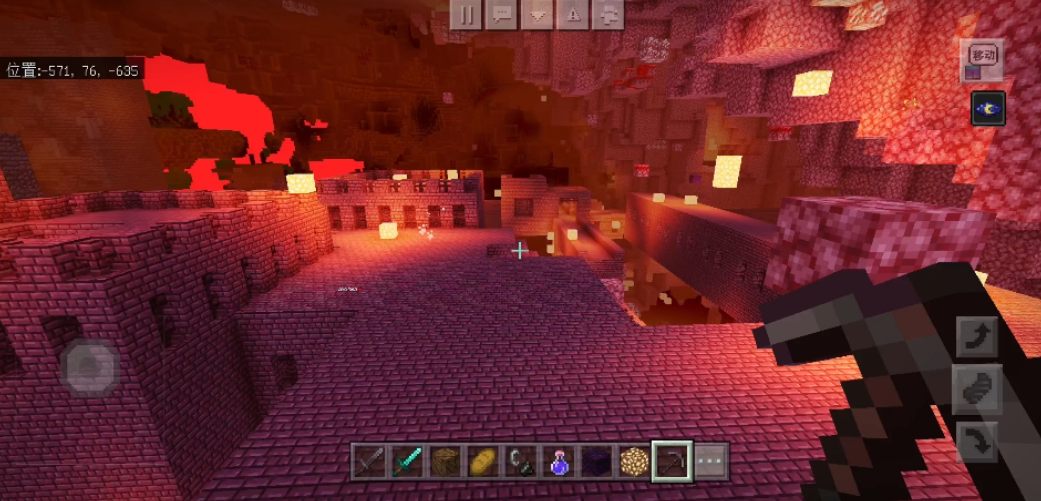The image size is (1041, 501).
Task: Click the rightmost top bar button
Action: [x=609, y=14]
